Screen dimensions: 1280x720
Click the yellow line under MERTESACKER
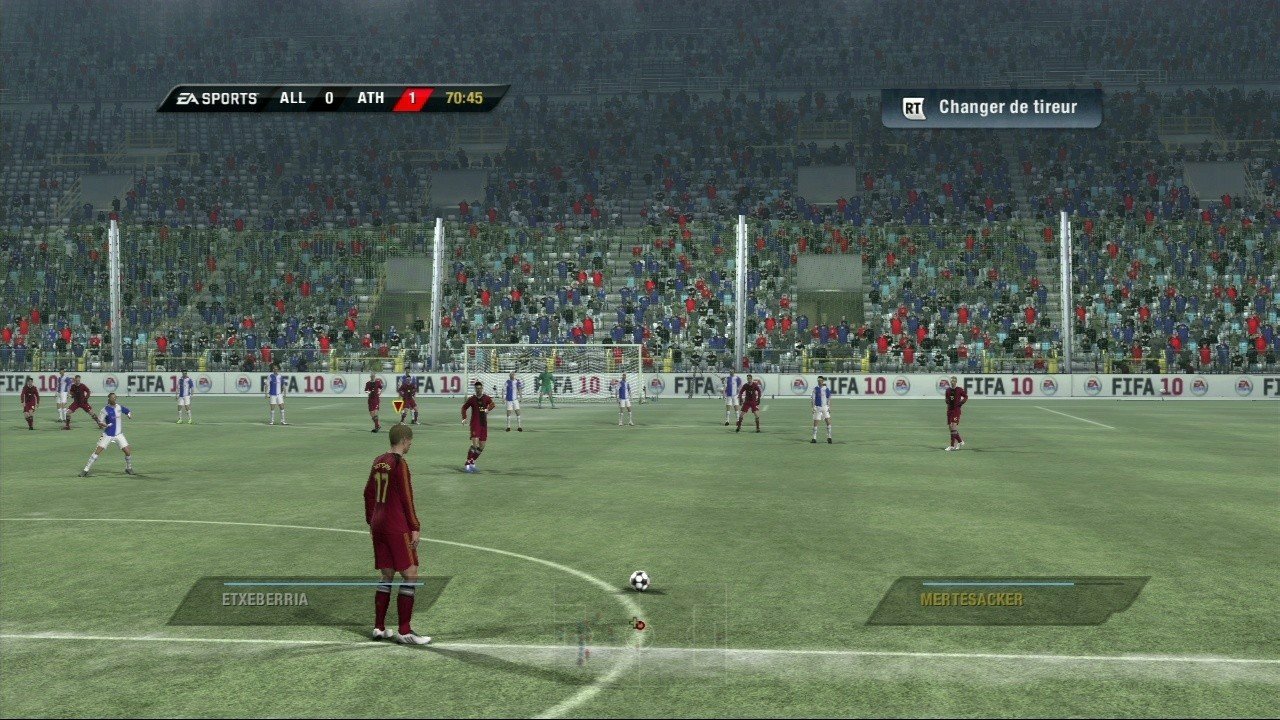click(x=1000, y=584)
